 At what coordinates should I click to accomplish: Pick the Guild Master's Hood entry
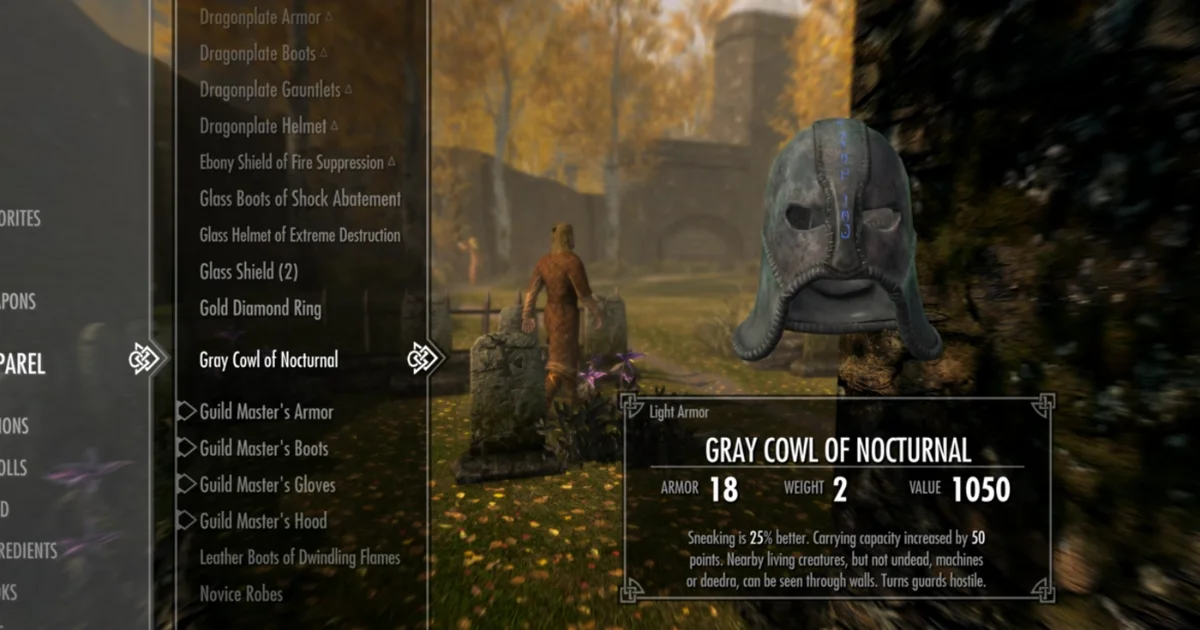click(263, 521)
